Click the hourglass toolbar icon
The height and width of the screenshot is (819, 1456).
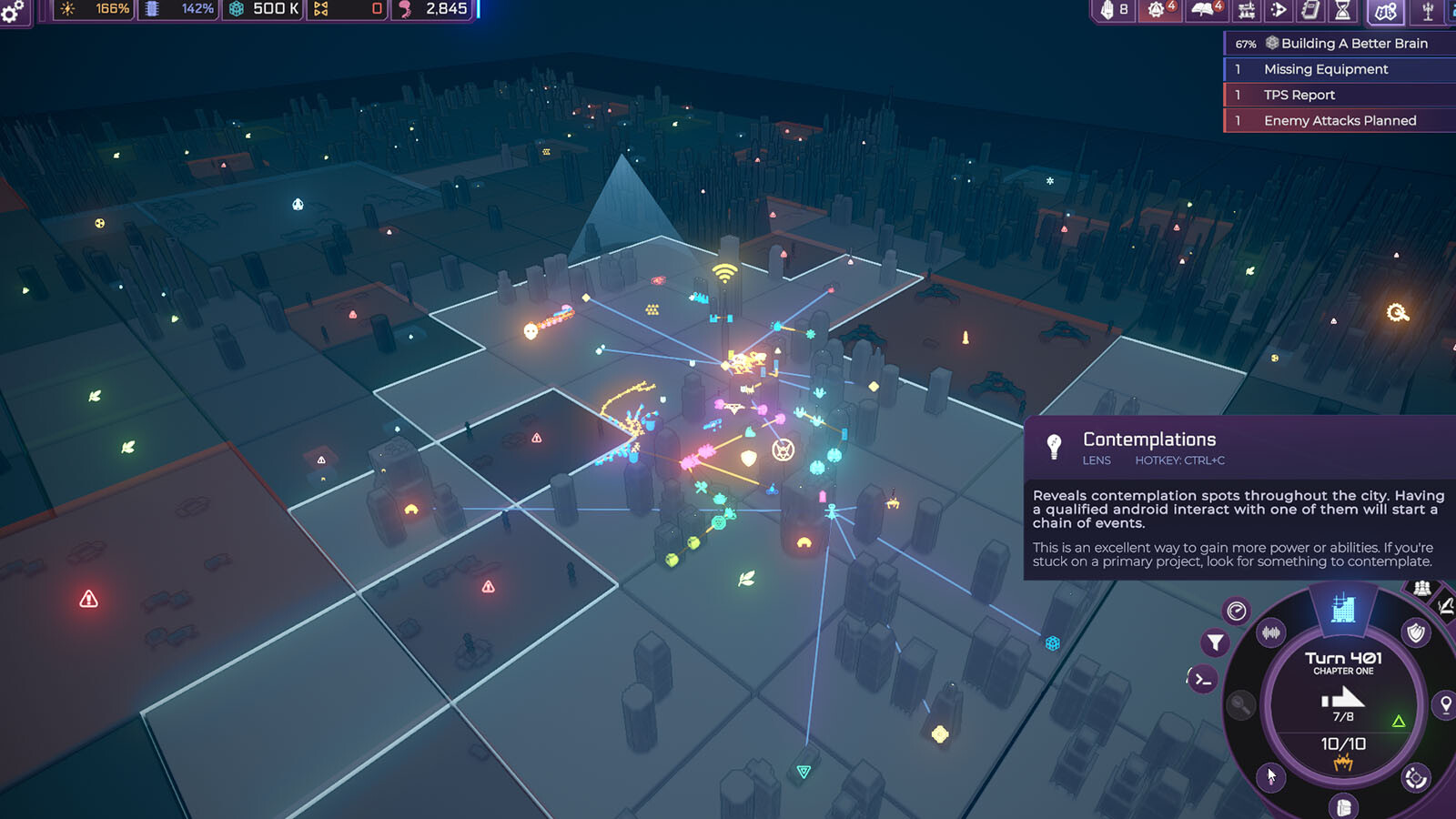(x=1342, y=10)
